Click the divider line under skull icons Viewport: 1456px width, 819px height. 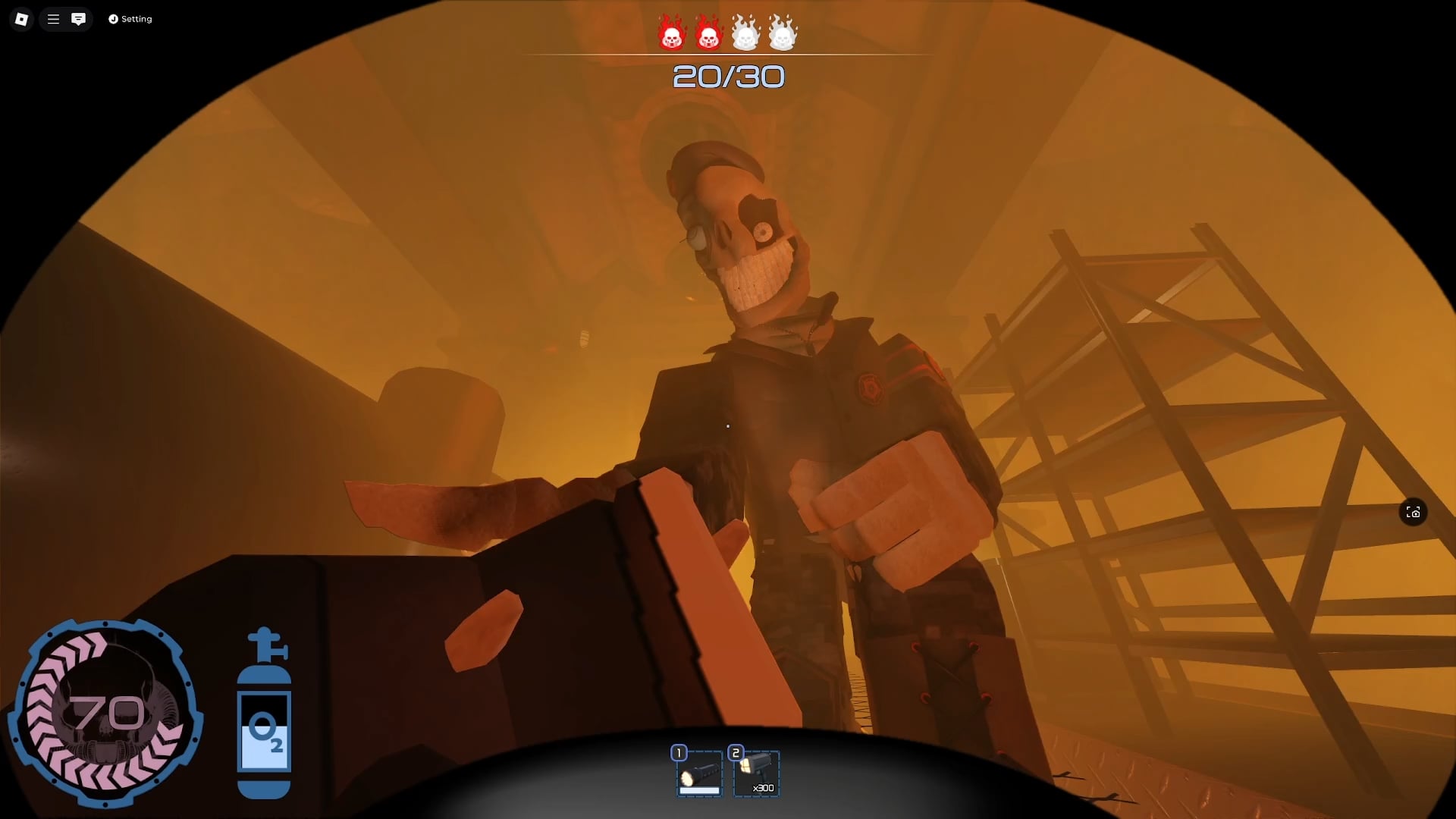point(728,53)
